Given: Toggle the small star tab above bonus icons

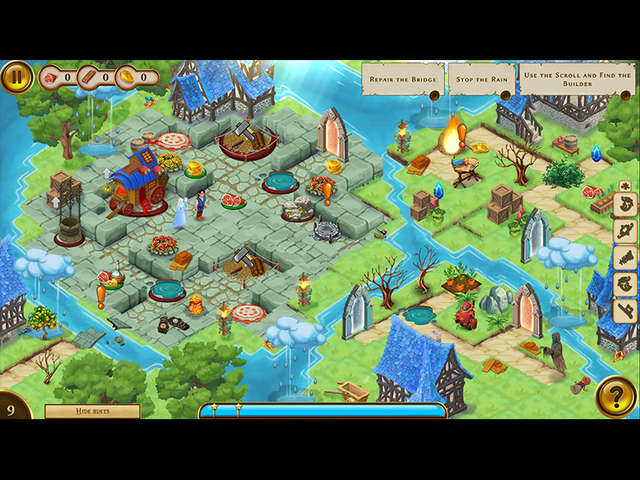Looking at the screenshot, I should [625, 186].
